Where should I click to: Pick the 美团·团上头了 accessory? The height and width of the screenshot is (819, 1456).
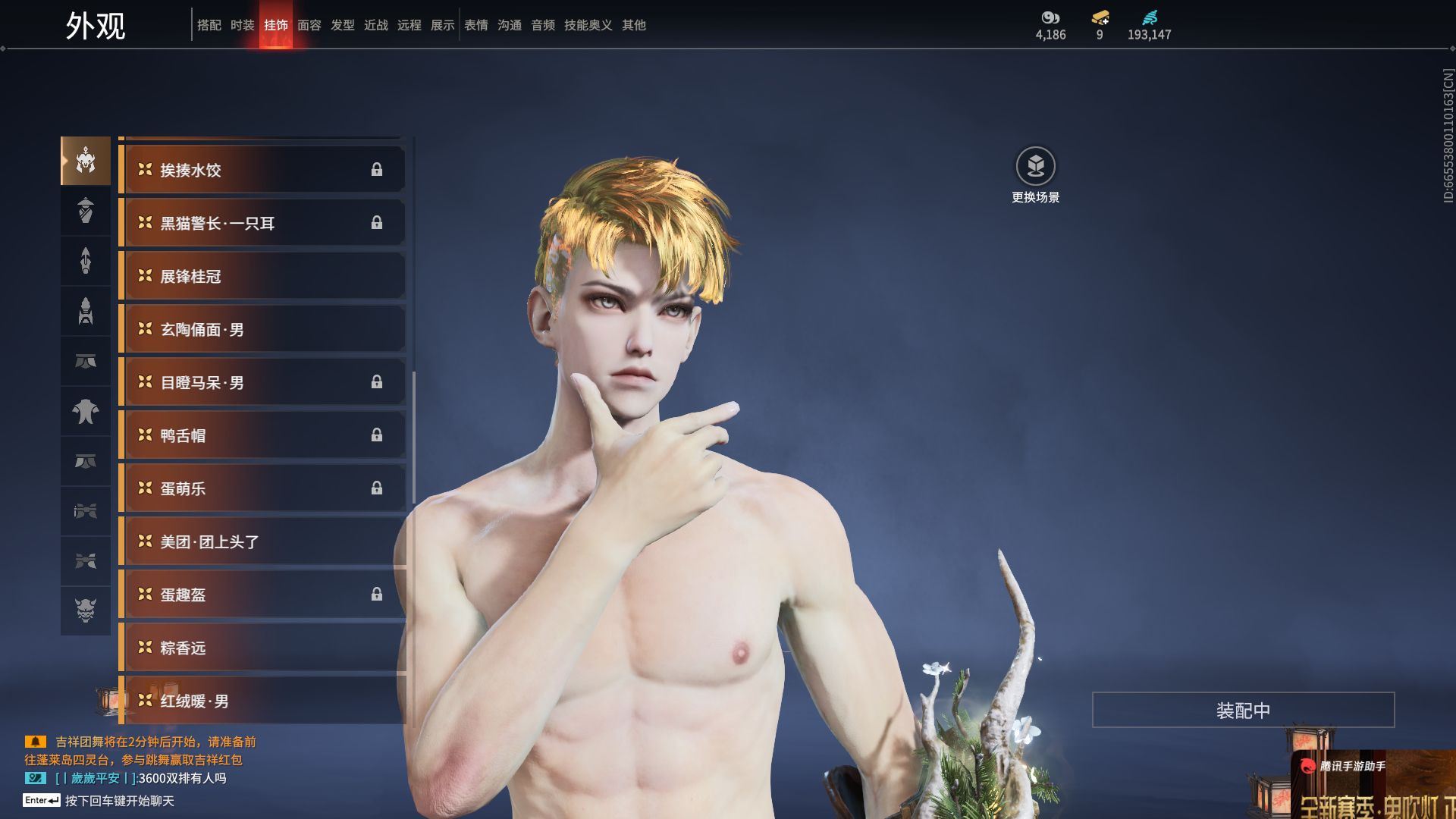pos(262,541)
